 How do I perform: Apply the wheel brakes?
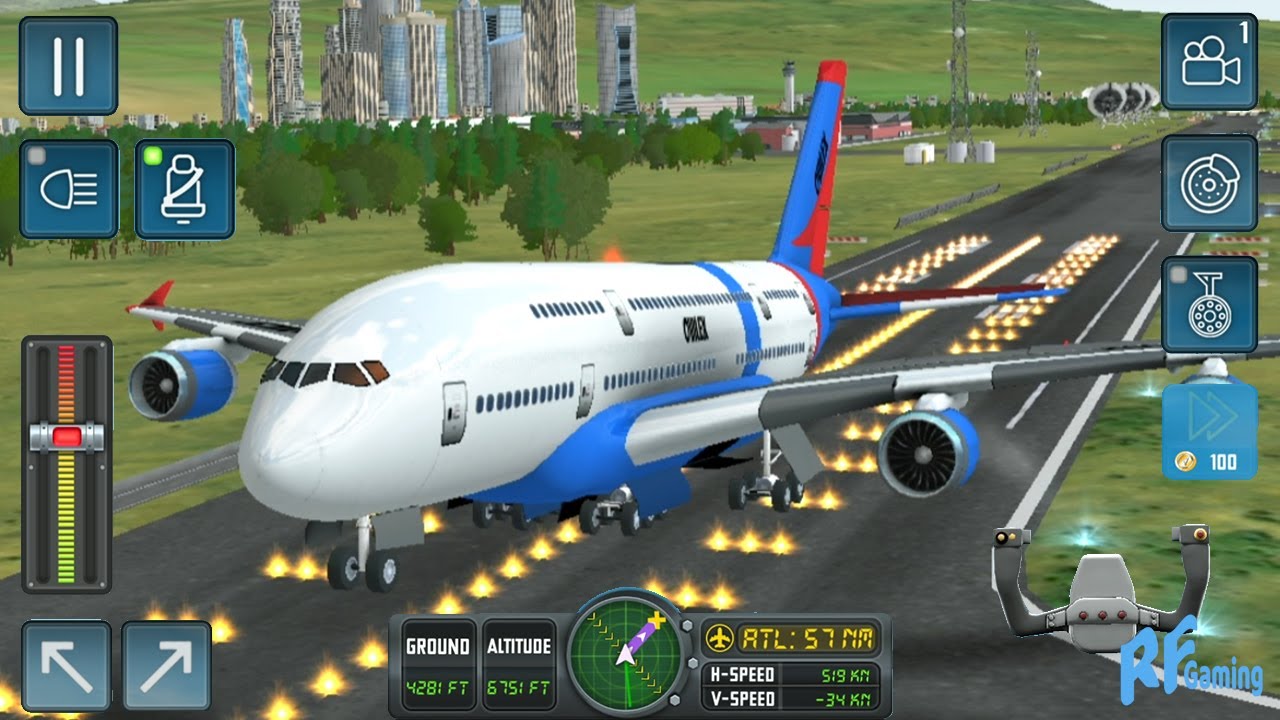click(1209, 183)
